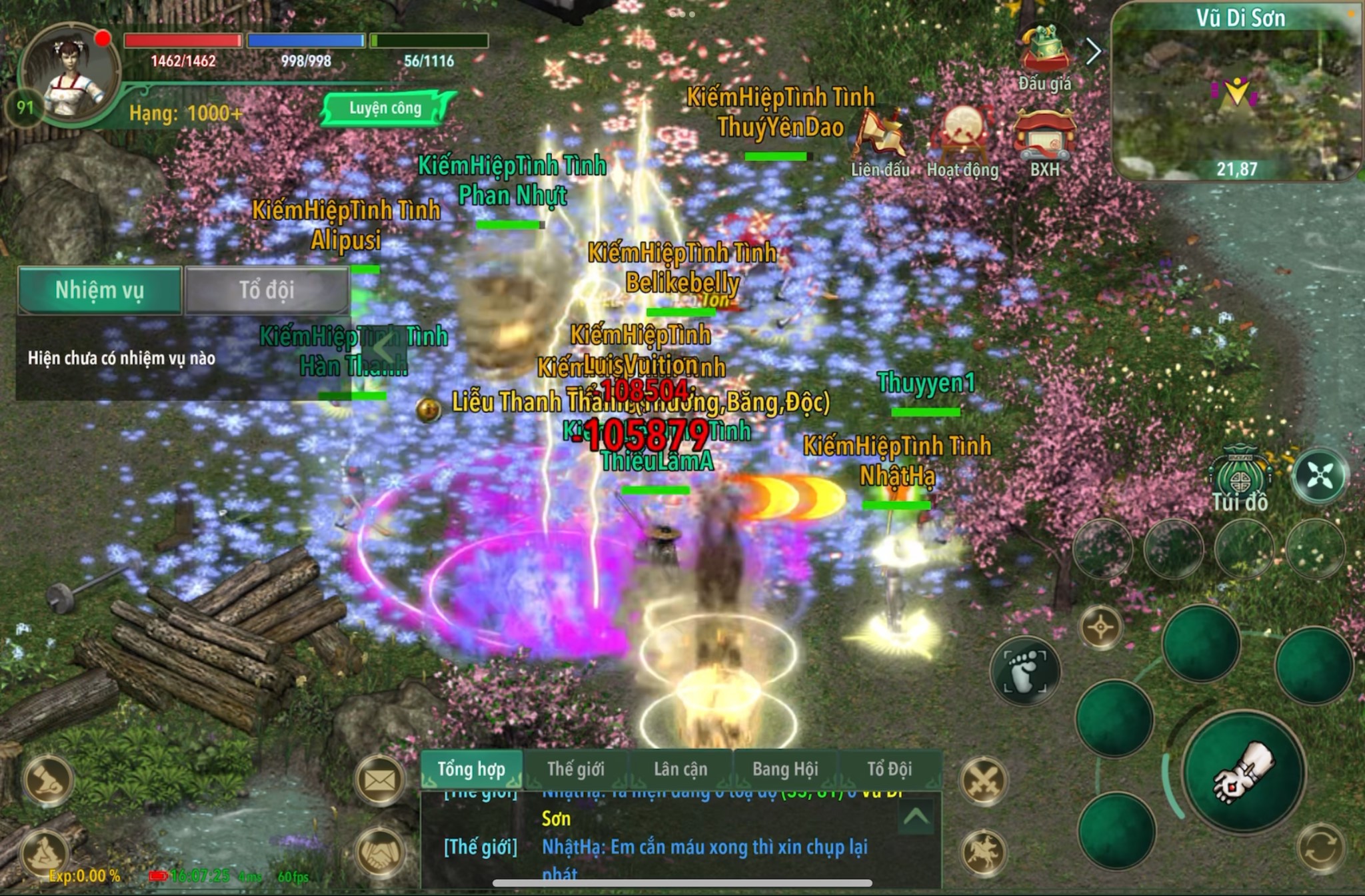The width and height of the screenshot is (1365, 896).
Task: Select the Tổ Đội chat tab
Action: point(890,769)
